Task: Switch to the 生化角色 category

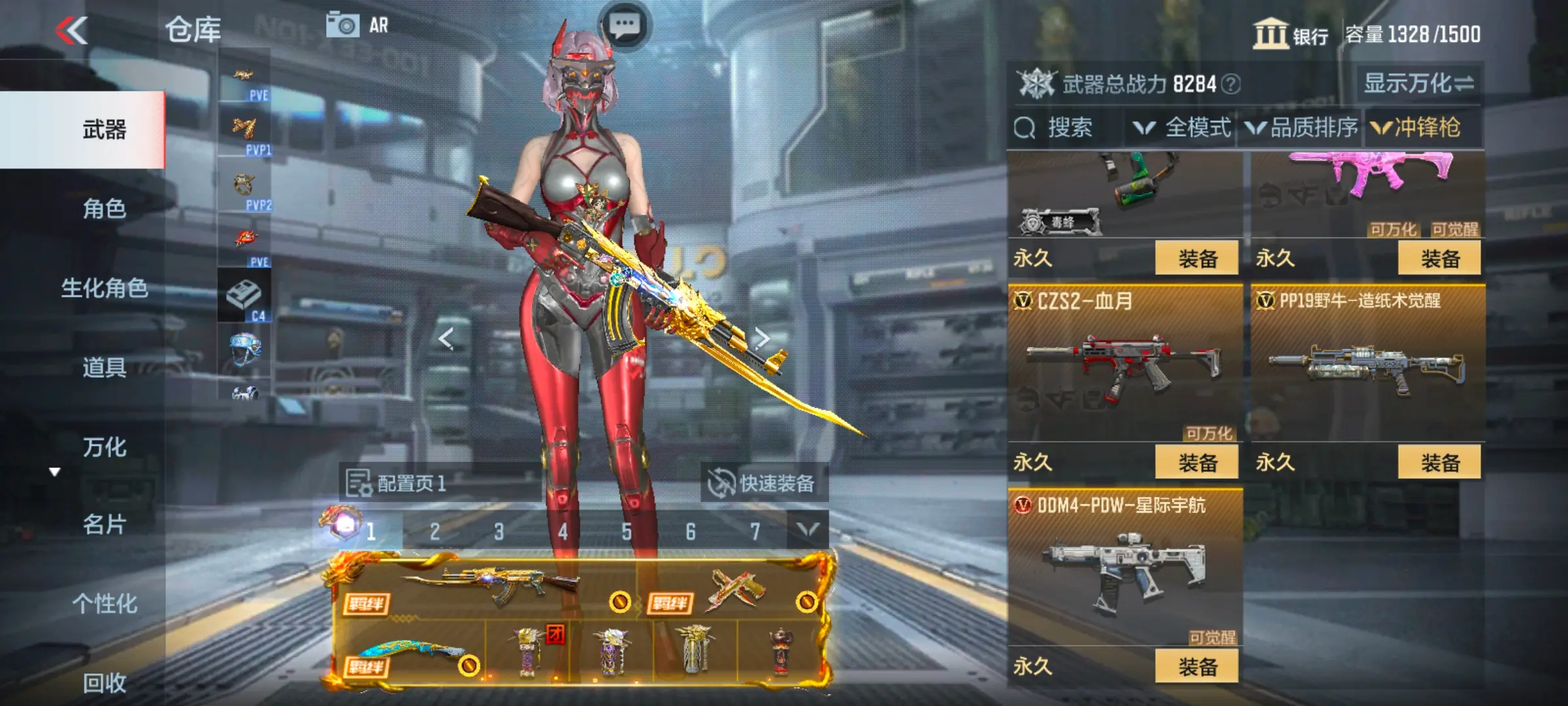Action: tap(105, 288)
